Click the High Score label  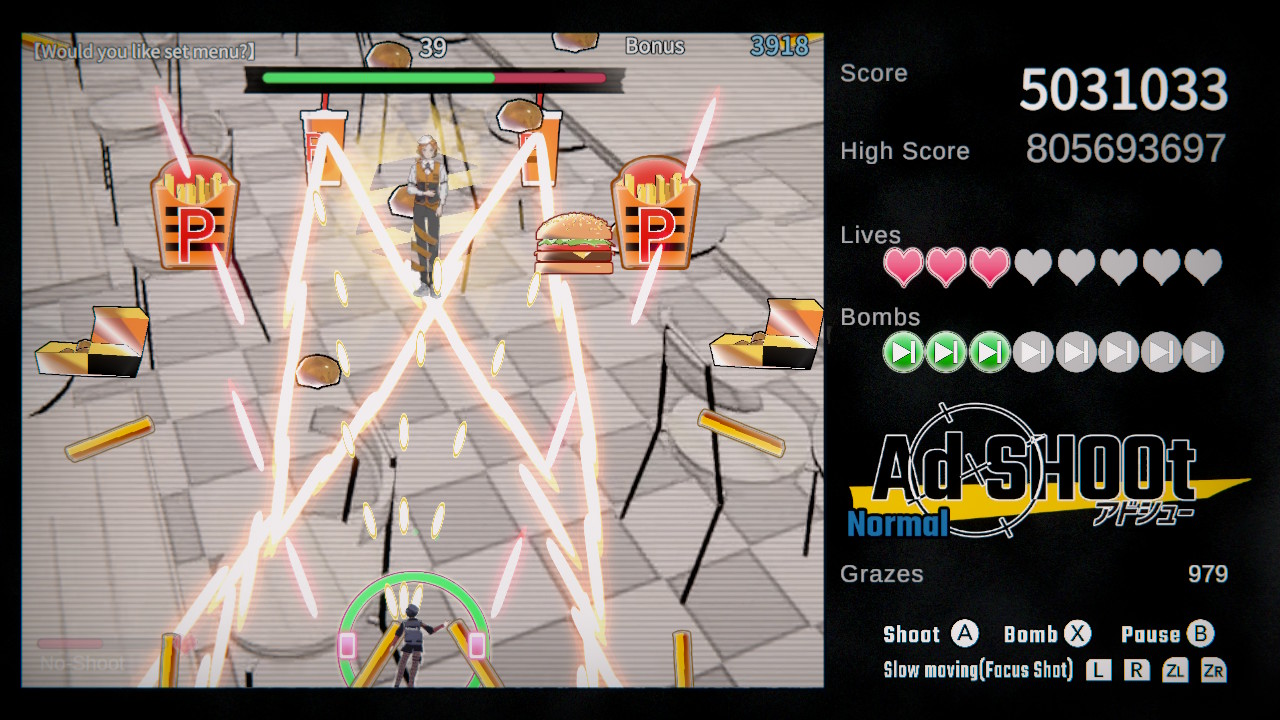coord(904,151)
